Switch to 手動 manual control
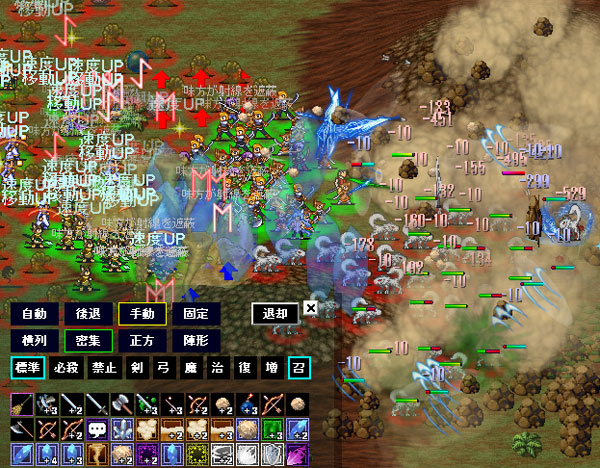The width and height of the screenshot is (600, 468). (141, 314)
